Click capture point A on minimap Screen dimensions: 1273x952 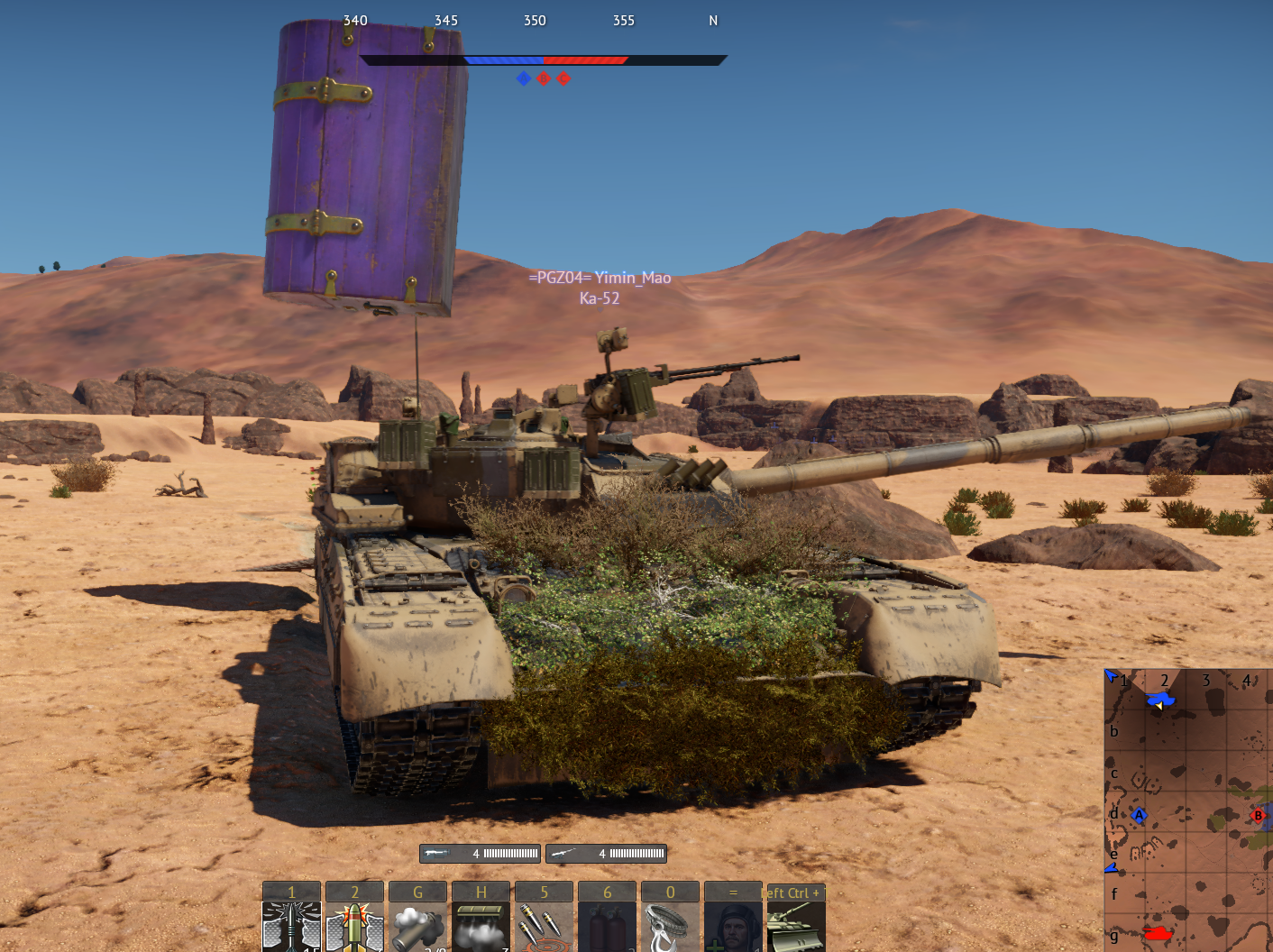pyautogui.click(x=1139, y=816)
